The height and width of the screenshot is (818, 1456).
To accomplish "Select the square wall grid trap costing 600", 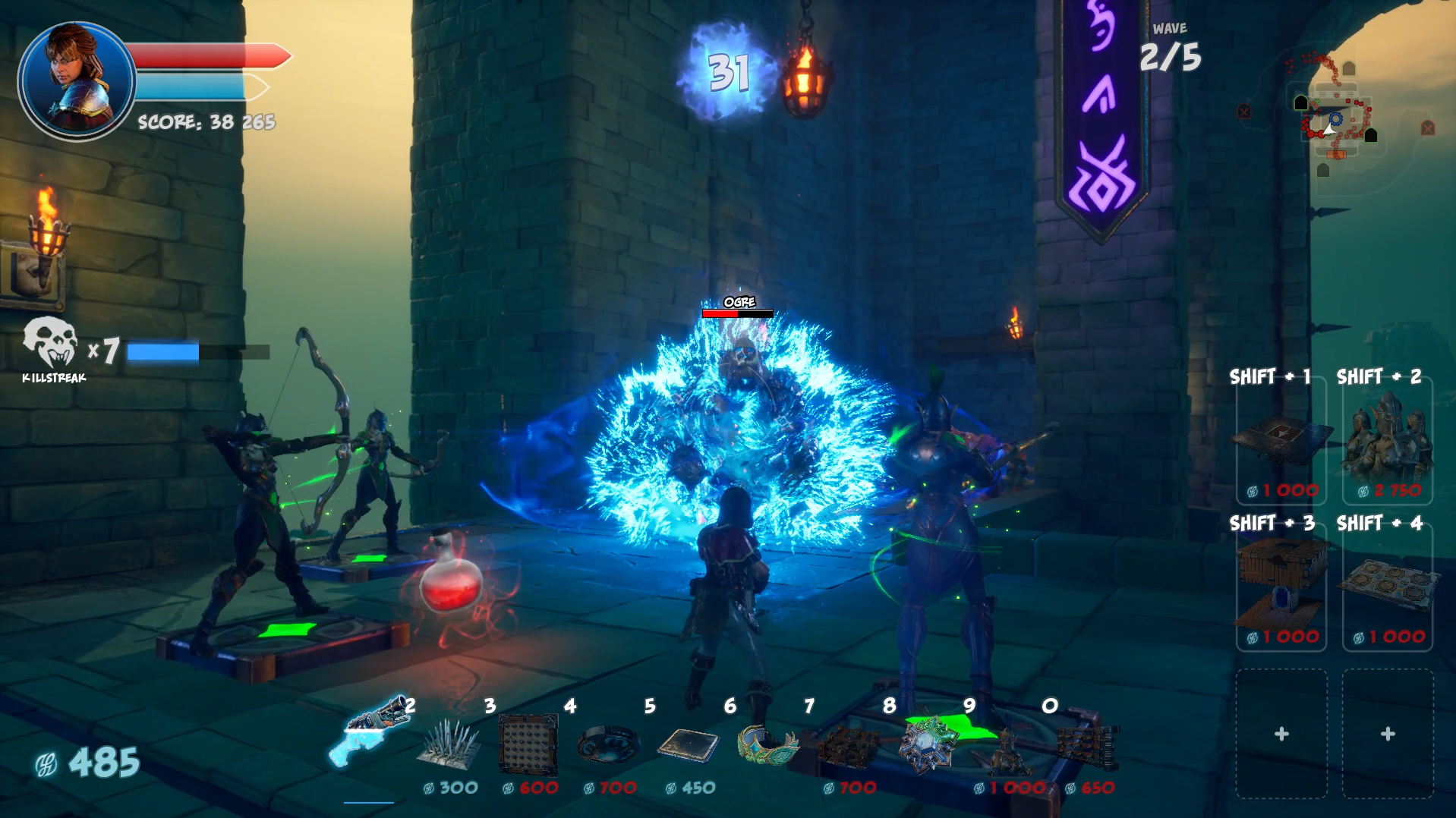I will coord(528,745).
